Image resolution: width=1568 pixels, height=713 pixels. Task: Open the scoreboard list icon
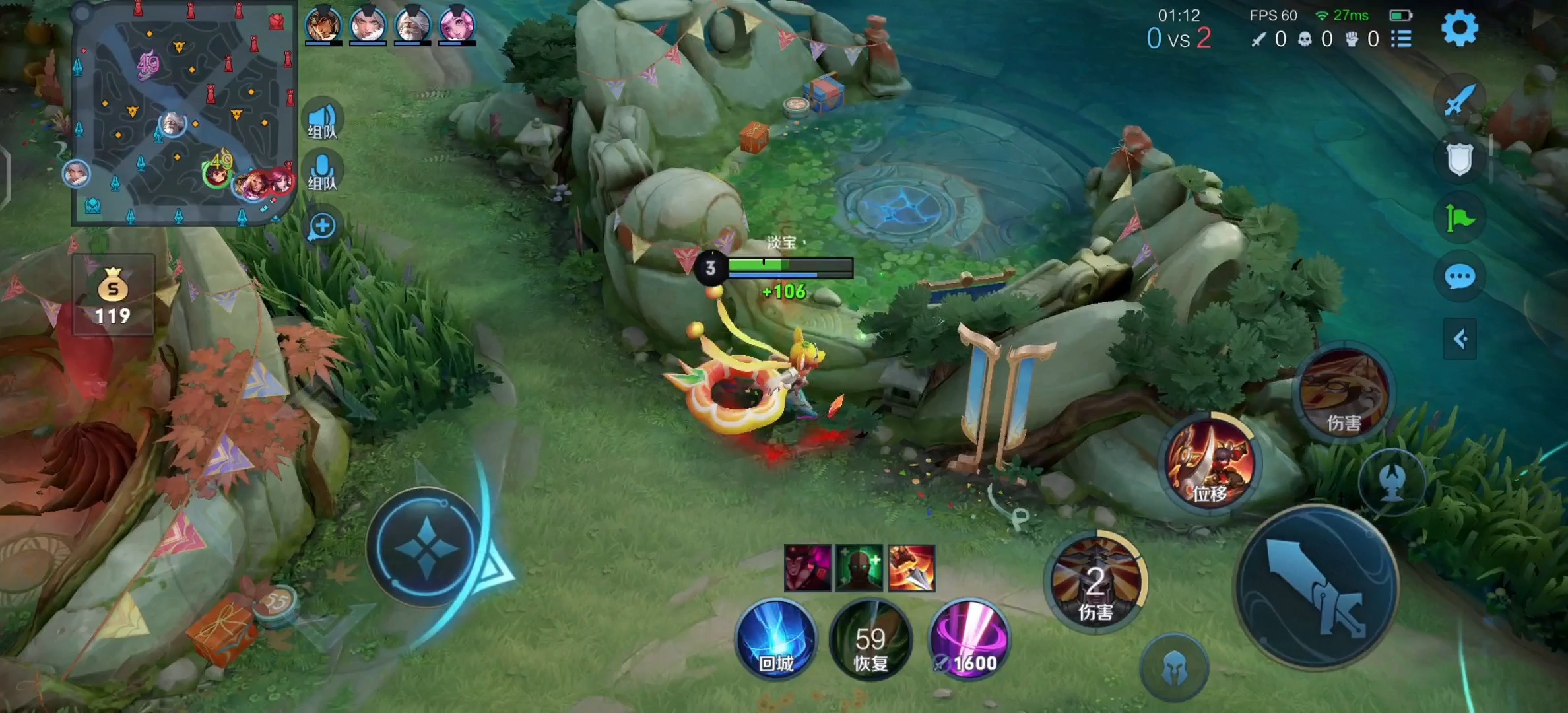pyautogui.click(x=1401, y=39)
